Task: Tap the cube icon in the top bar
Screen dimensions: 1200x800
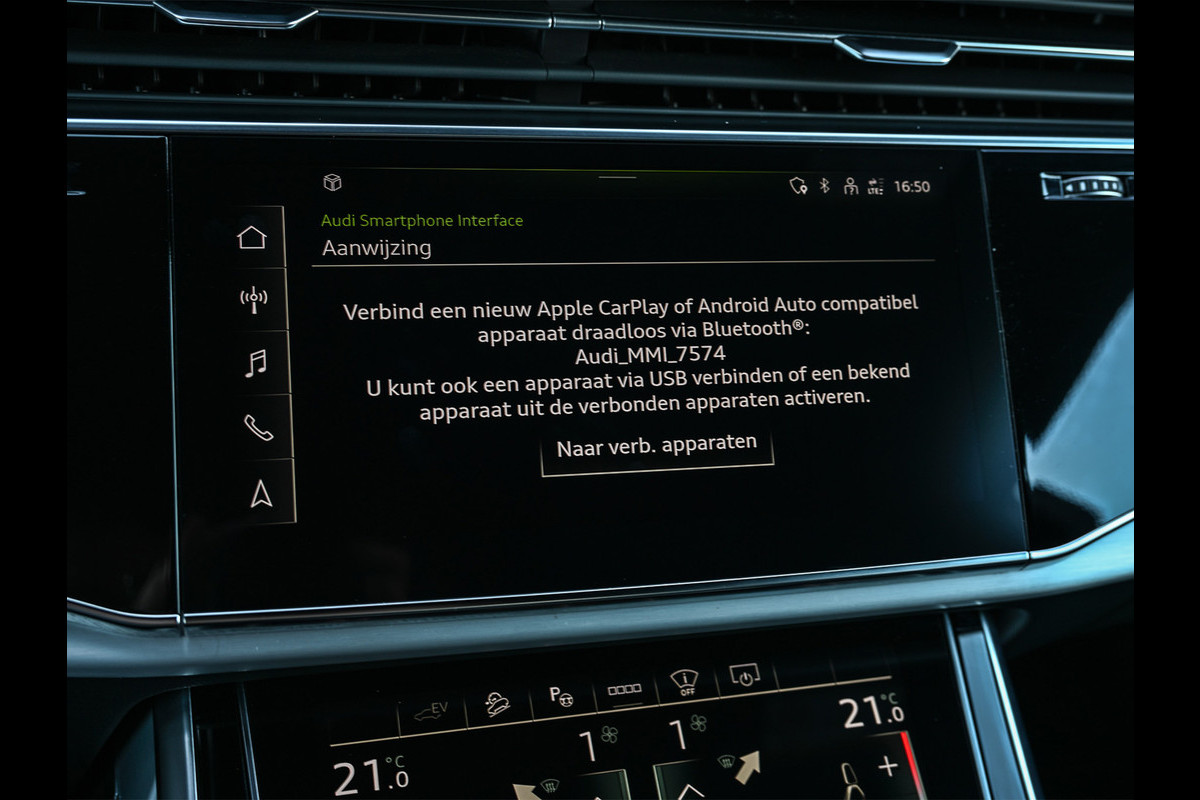Action: coord(332,182)
